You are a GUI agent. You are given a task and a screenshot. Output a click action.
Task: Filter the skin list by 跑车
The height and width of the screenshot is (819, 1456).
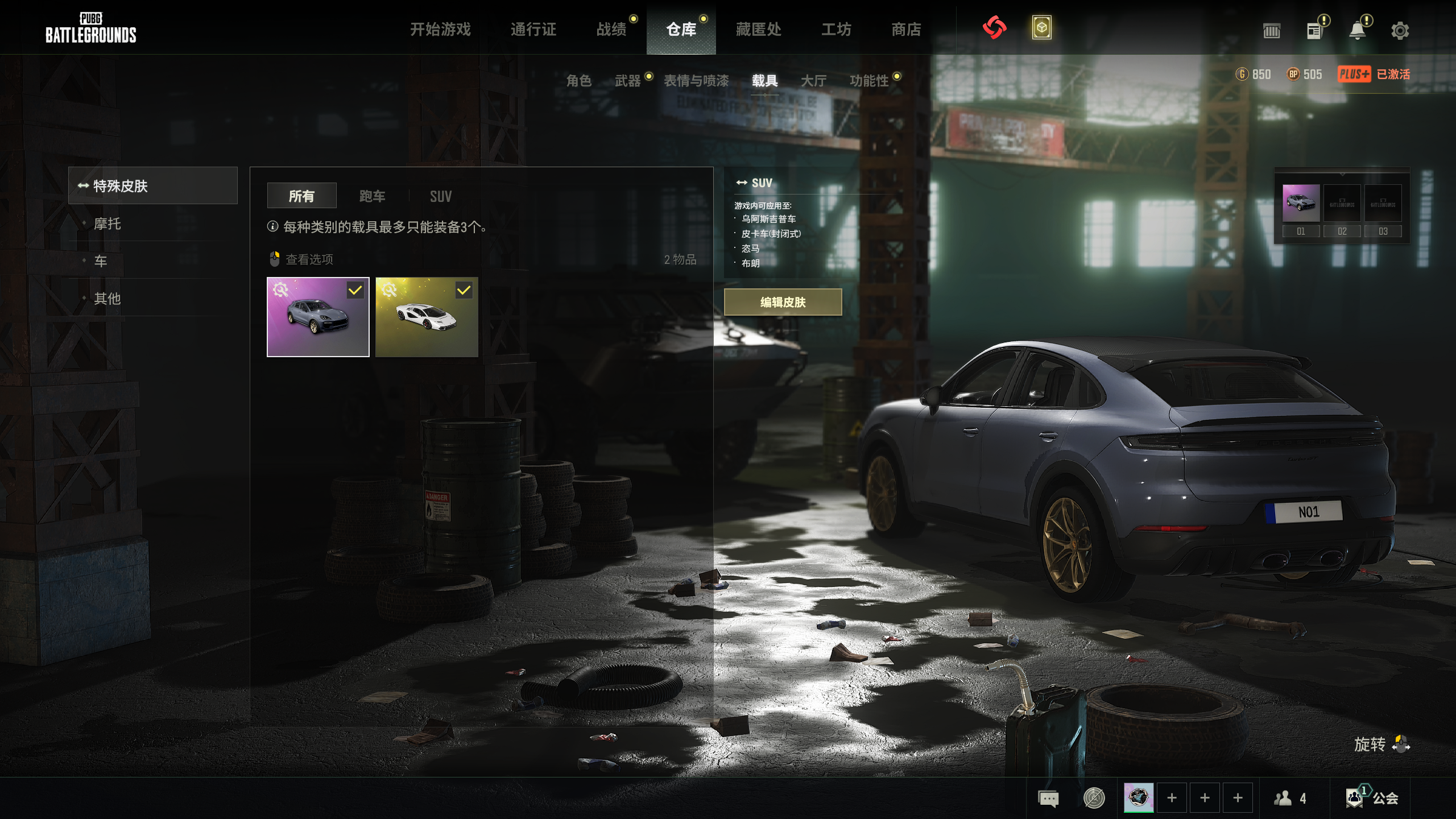click(372, 196)
